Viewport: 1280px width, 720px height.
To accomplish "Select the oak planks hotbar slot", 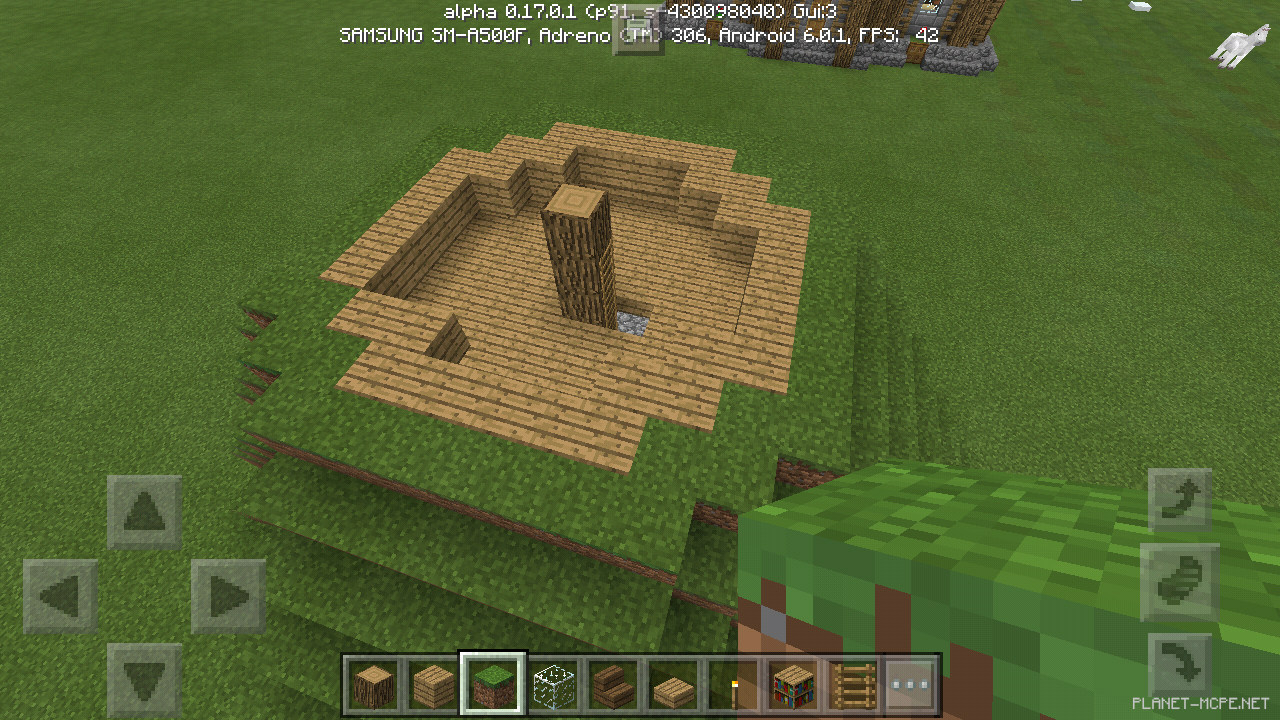I will point(433,684).
